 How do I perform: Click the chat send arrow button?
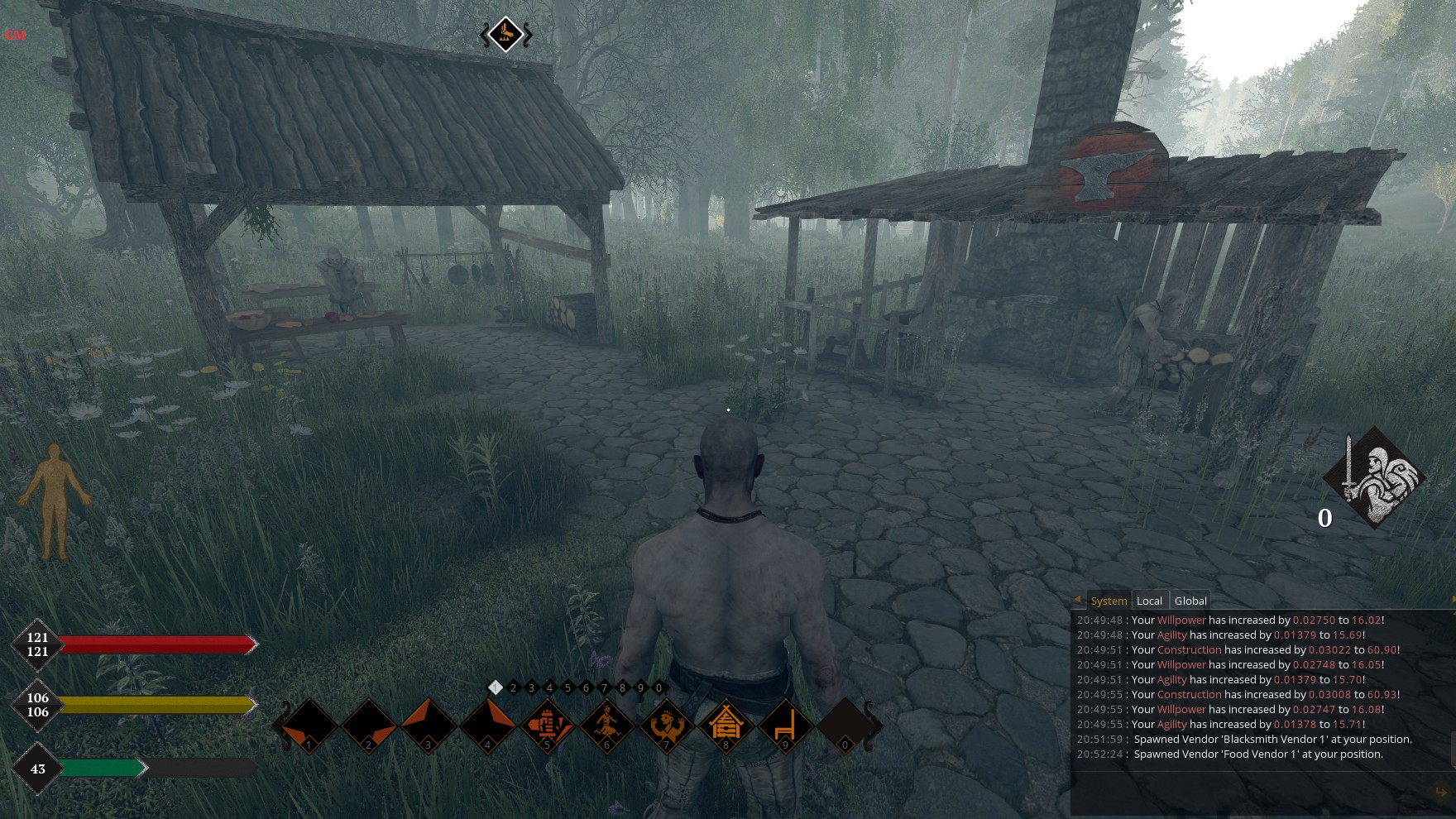(x=1440, y=792)
